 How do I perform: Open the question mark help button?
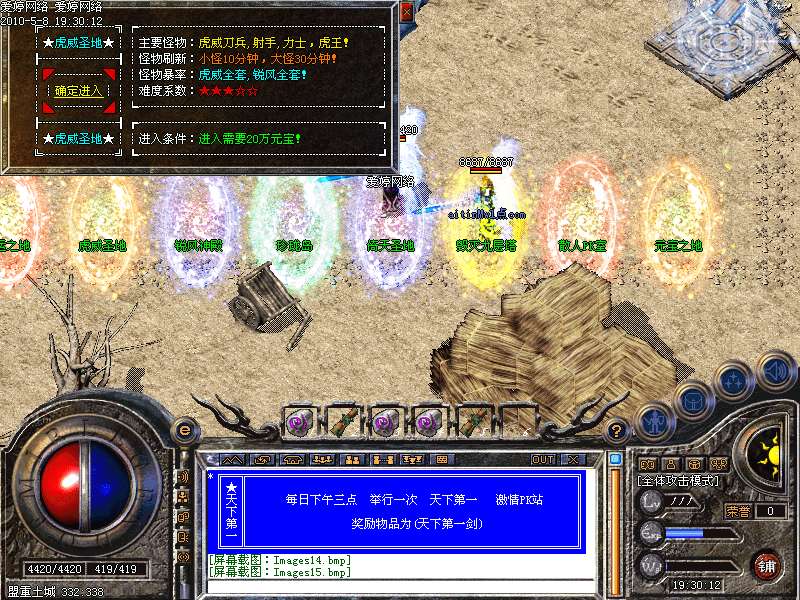coord(617,431)
